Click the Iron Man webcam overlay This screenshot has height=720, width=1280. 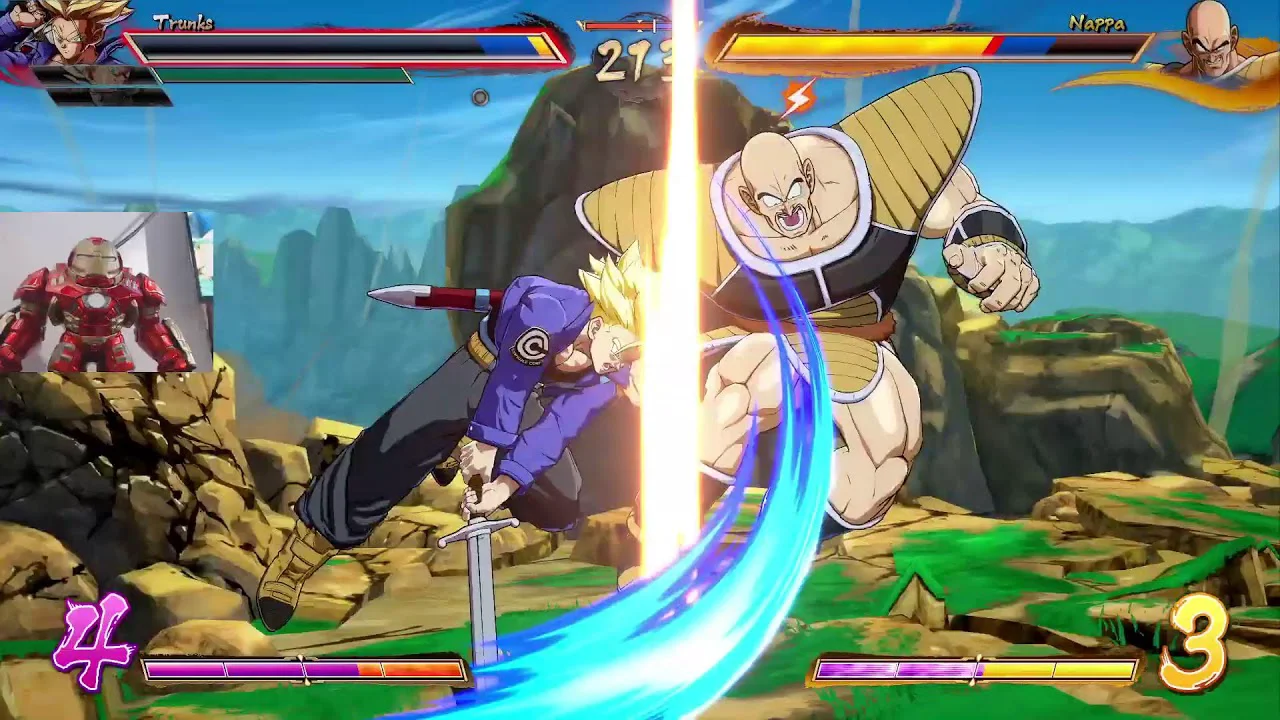[106, 291]
